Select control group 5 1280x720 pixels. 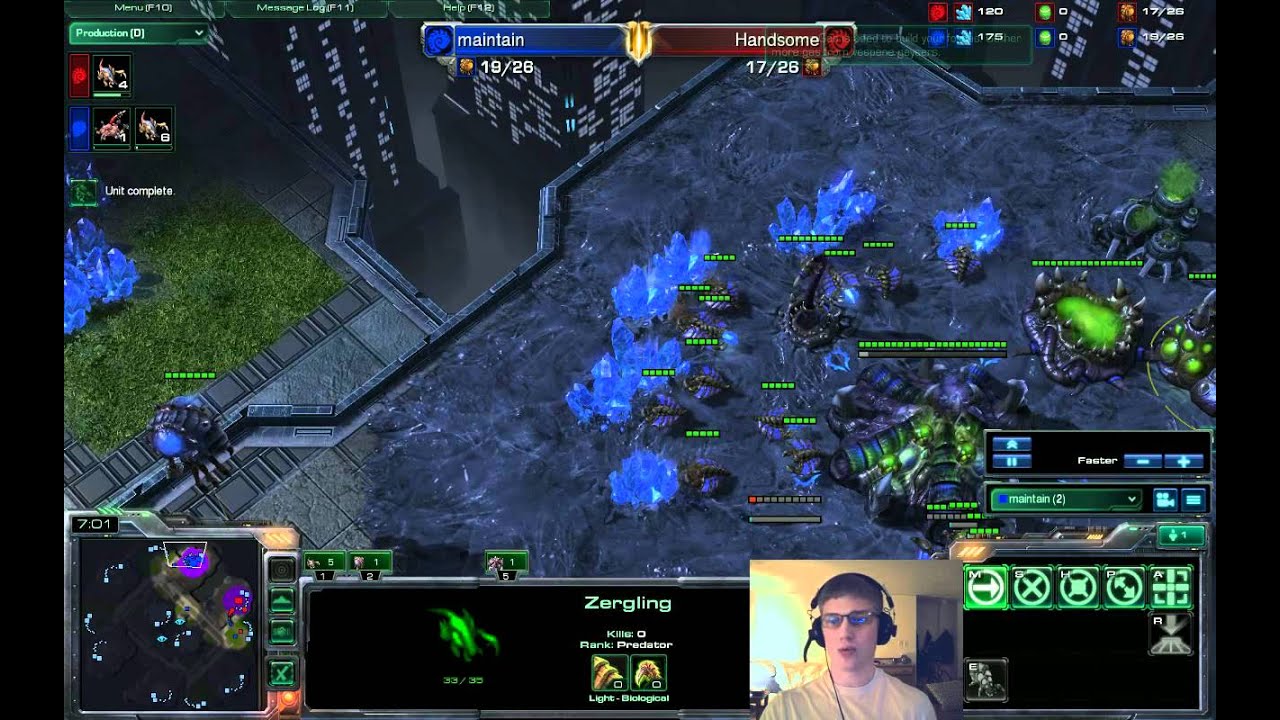(507, 565)
